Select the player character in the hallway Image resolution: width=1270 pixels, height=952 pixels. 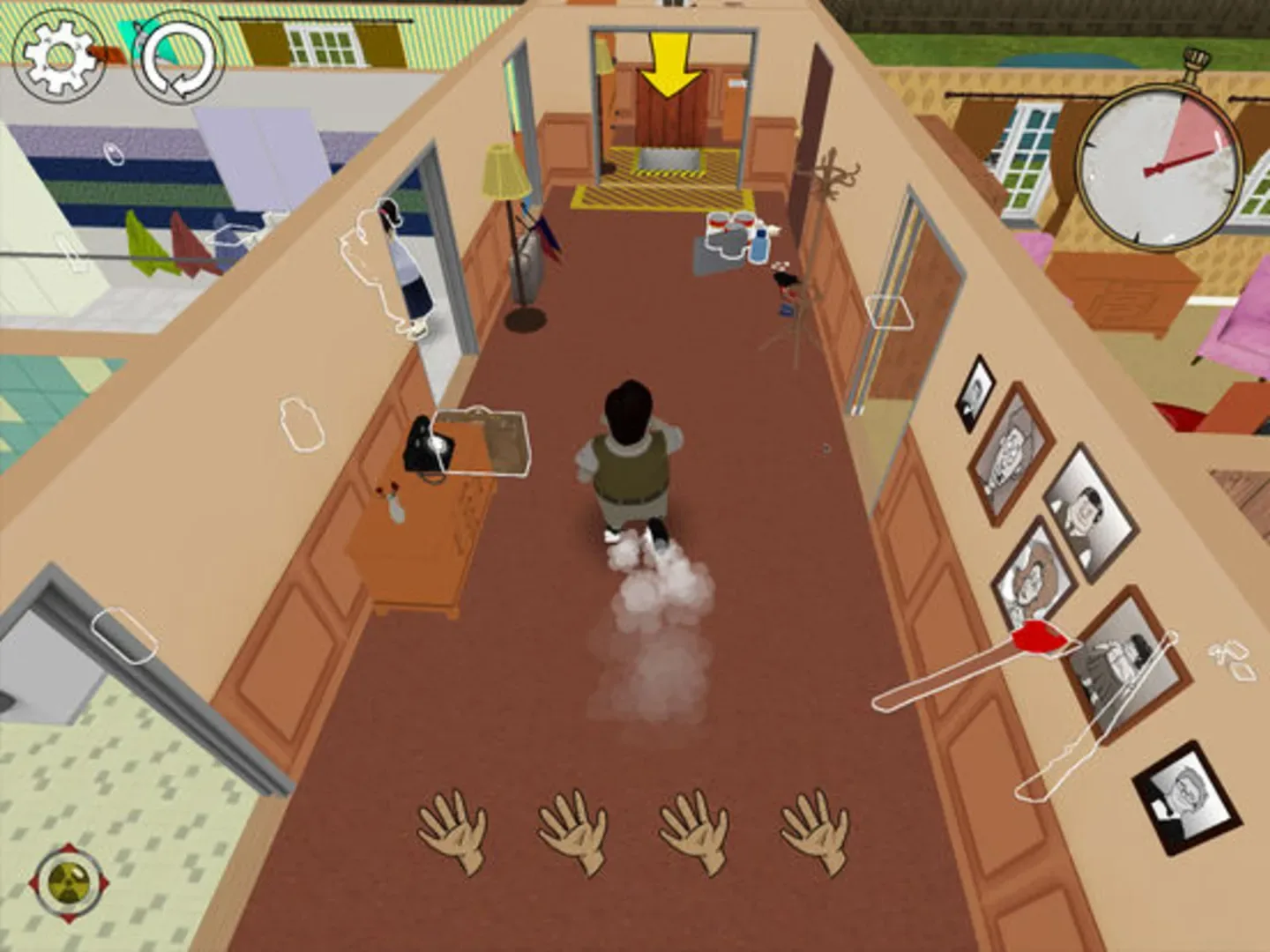tap(632, 458)
